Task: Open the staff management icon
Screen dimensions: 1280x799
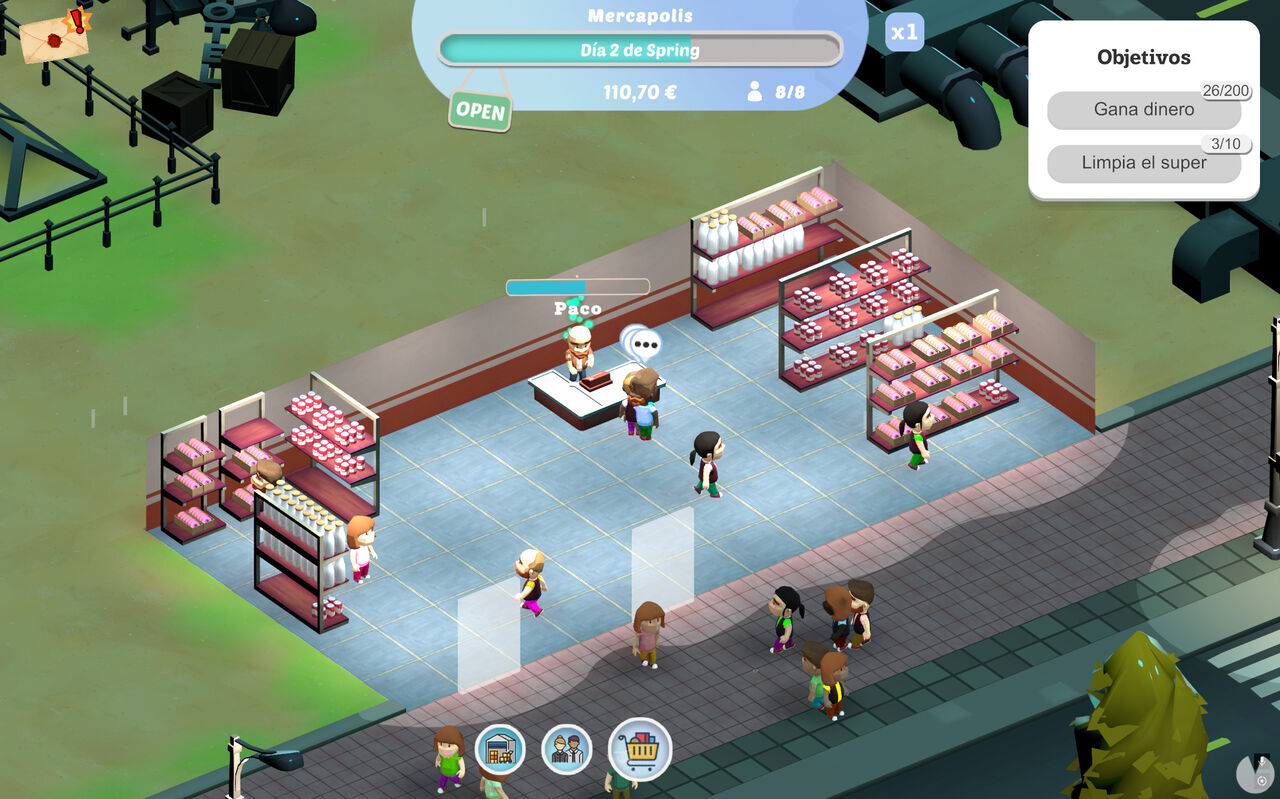Action: [566, 749]
